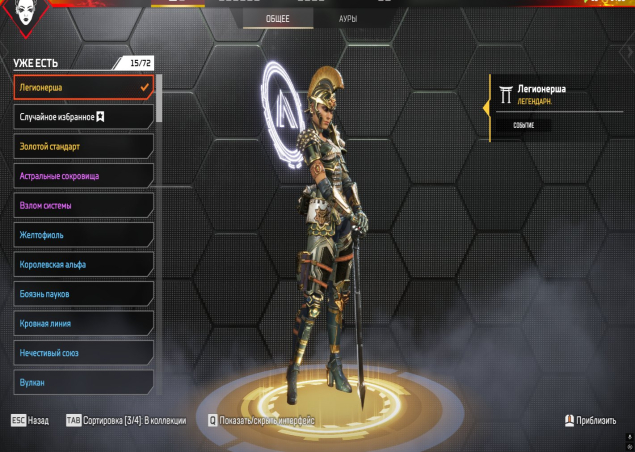Go back with the Назад button
635x452 pixels.
pyautogui.click(x=30, y=421)
